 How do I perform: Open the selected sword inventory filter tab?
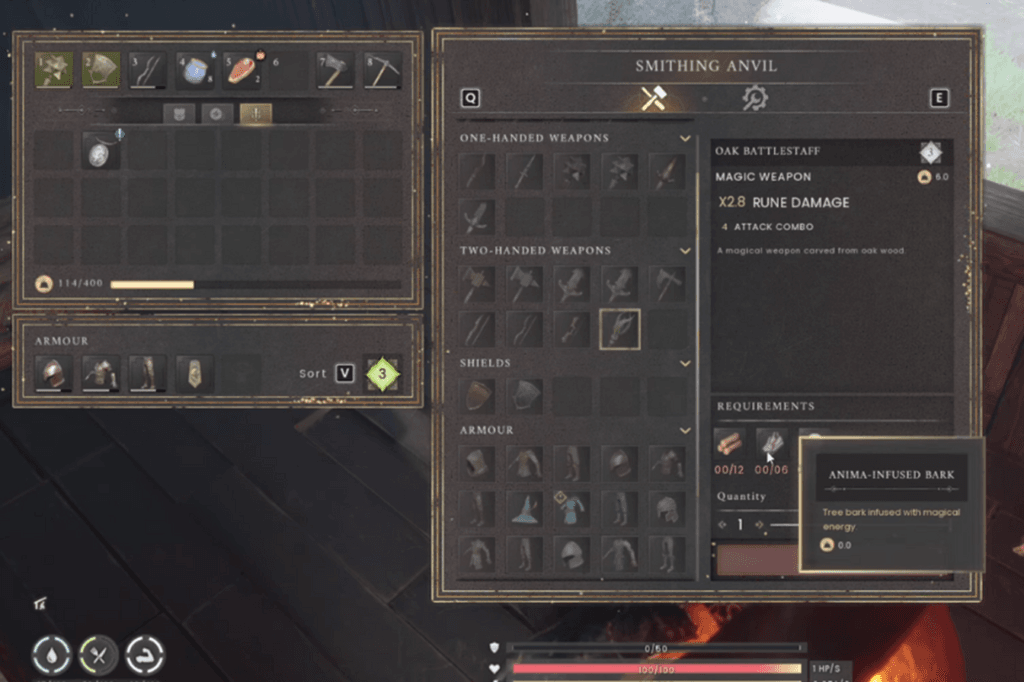tap(255, 113)
